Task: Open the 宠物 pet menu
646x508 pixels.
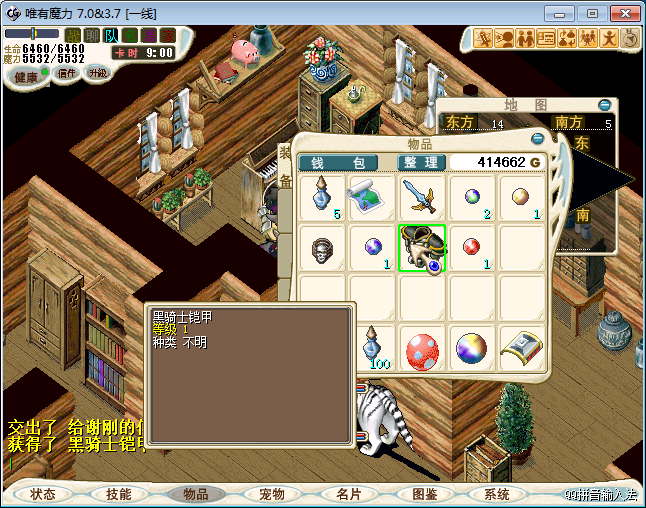Action: tap(272, 494)
